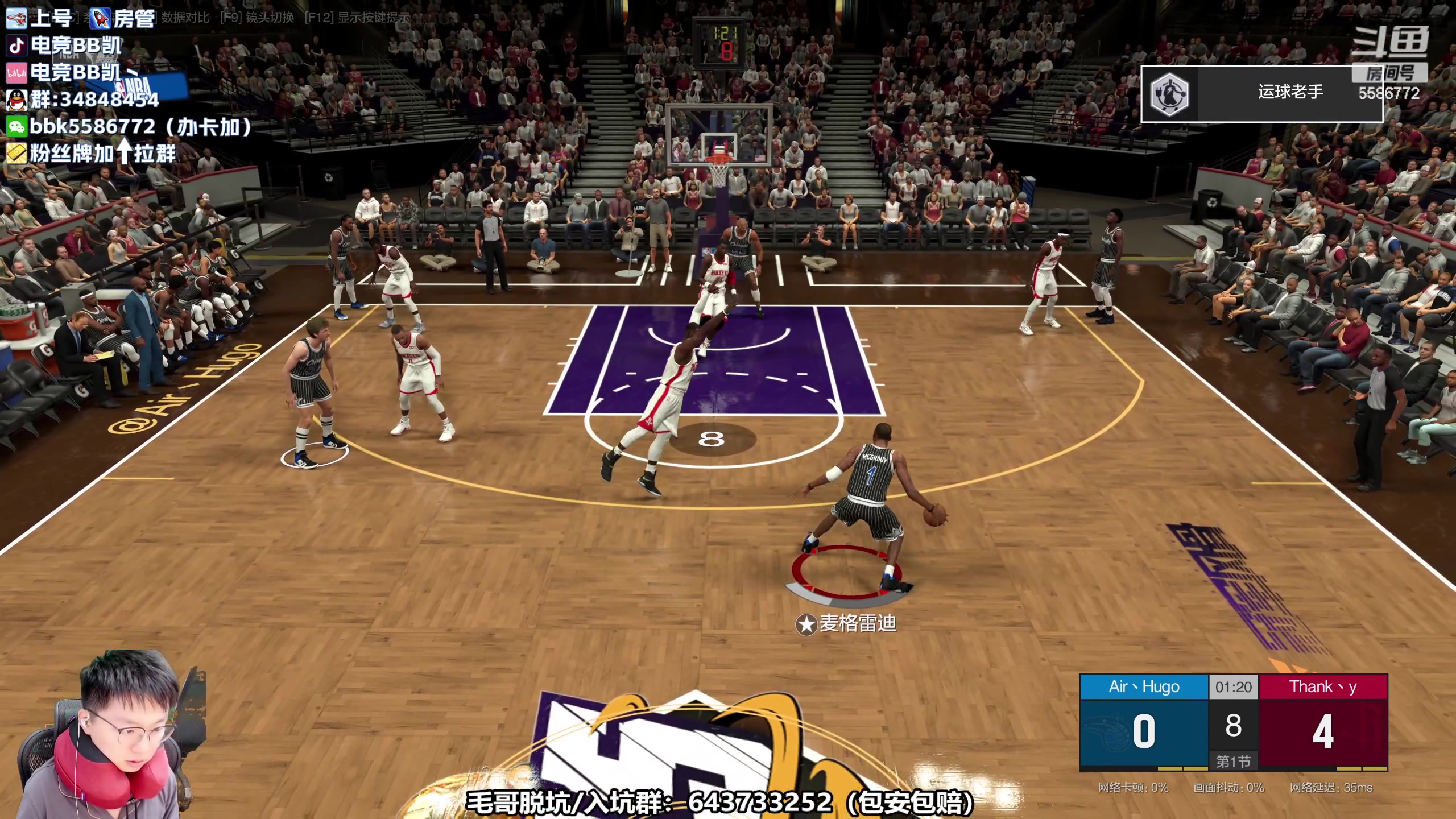Click the Thank丶y team name panel

point(1323,687)
